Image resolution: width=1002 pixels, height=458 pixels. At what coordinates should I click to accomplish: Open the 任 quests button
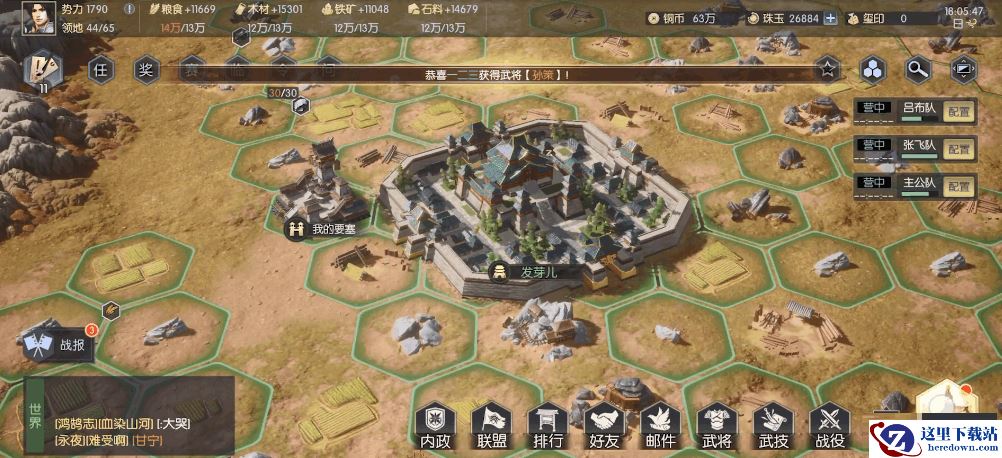pyautogui.click(x=100, y=69)
